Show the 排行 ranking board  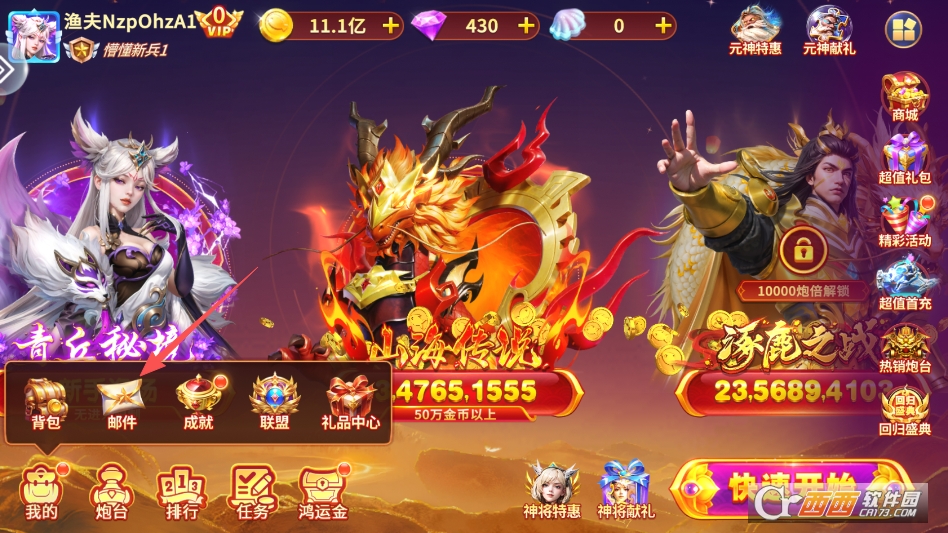(x=181, y=491)
